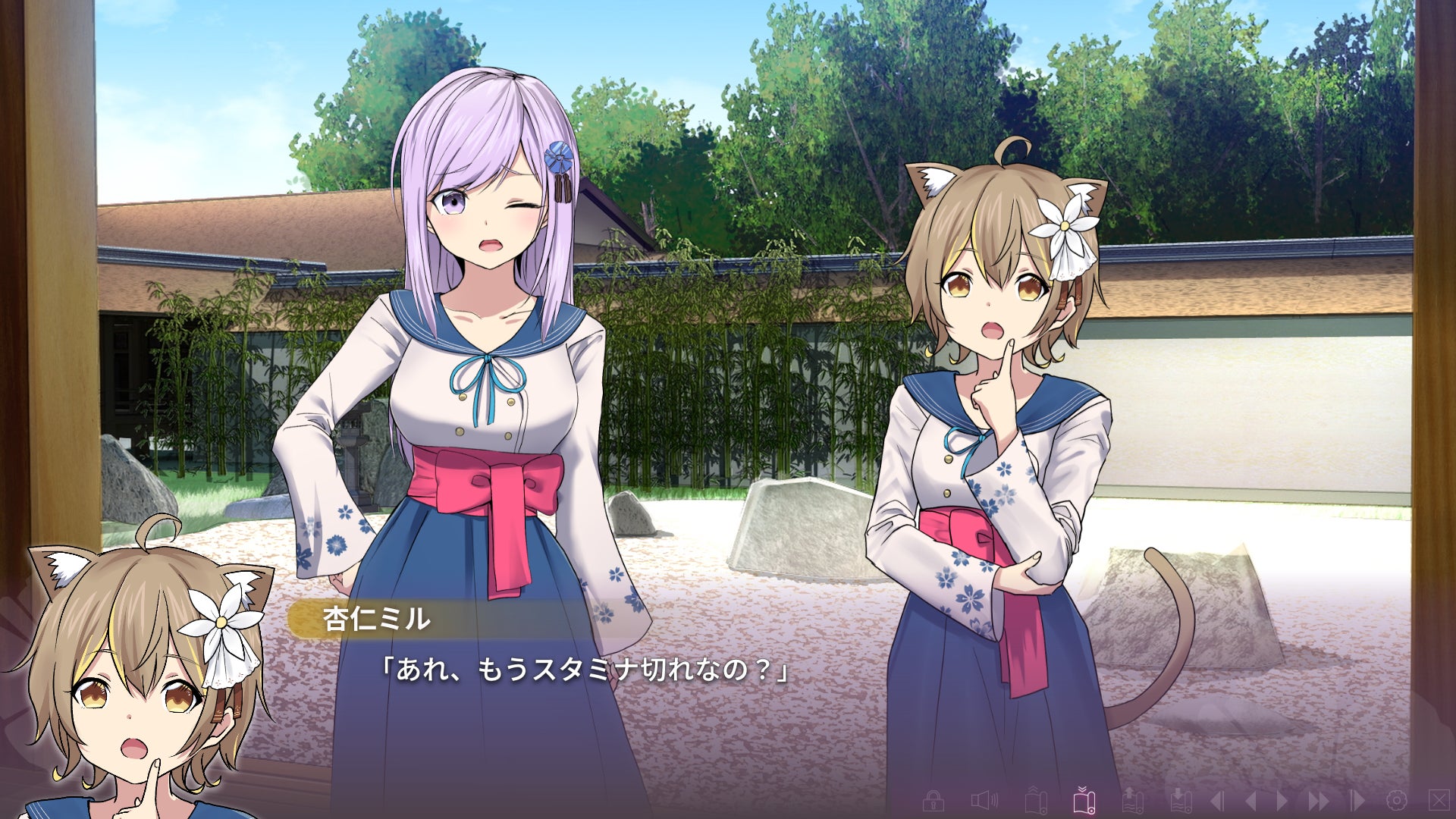Hide the message window with the X
The image size is (1456, 819).
tap(1438, 800)
